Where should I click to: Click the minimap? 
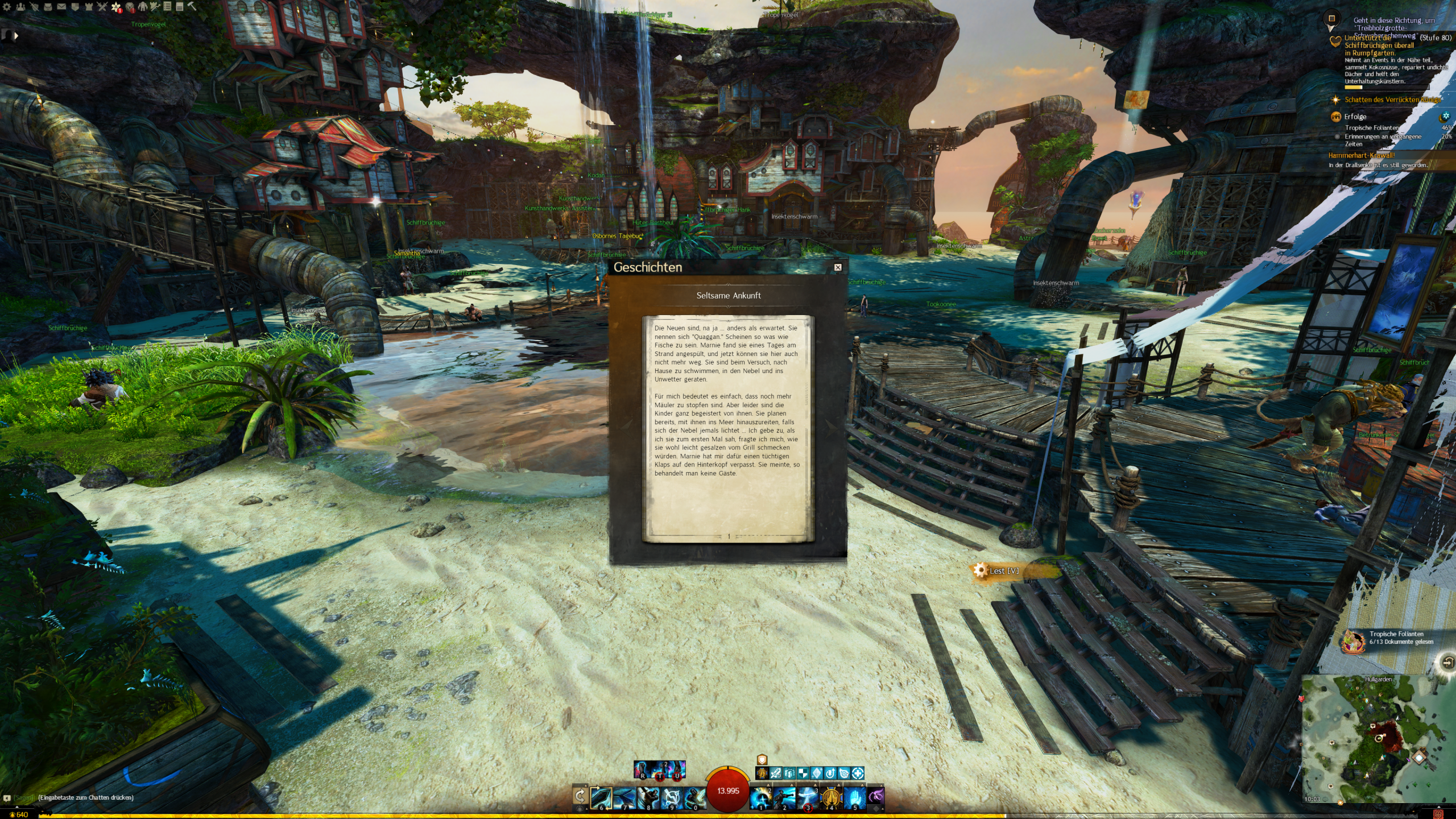(x=1376, y=739)
